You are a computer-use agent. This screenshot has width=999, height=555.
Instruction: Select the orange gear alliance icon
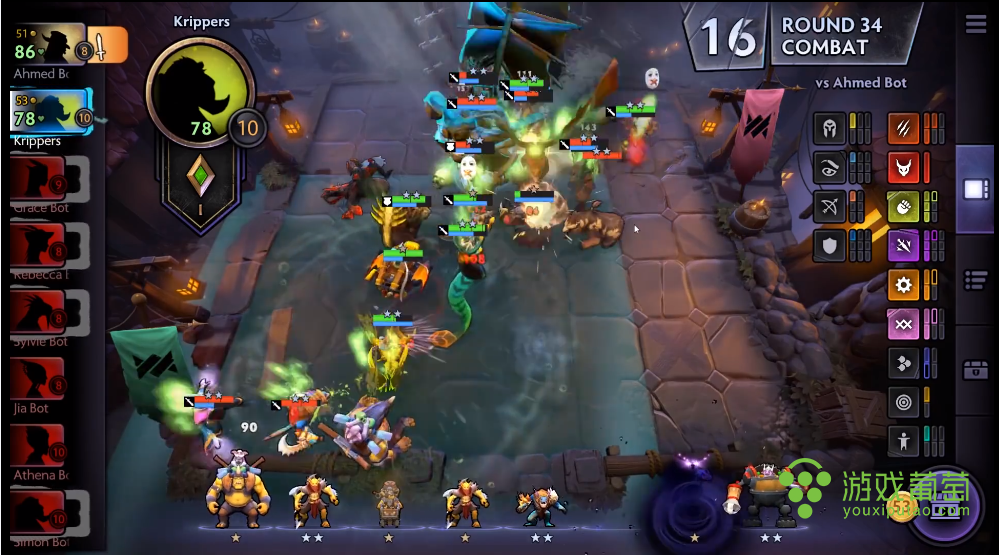[903, 285]
